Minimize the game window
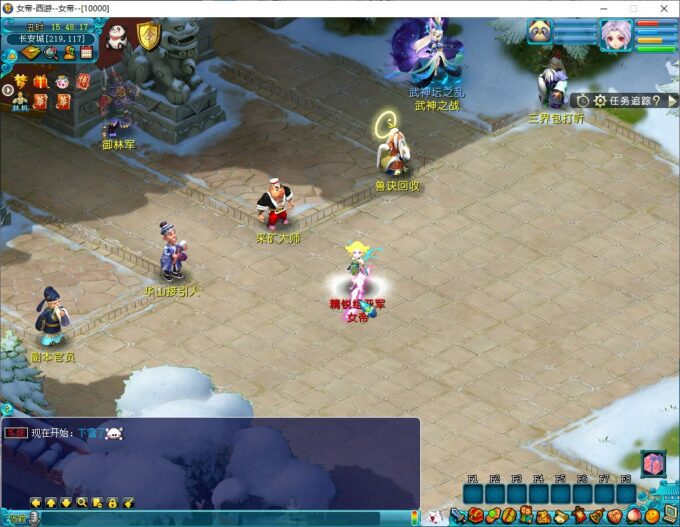 point(605,8)
